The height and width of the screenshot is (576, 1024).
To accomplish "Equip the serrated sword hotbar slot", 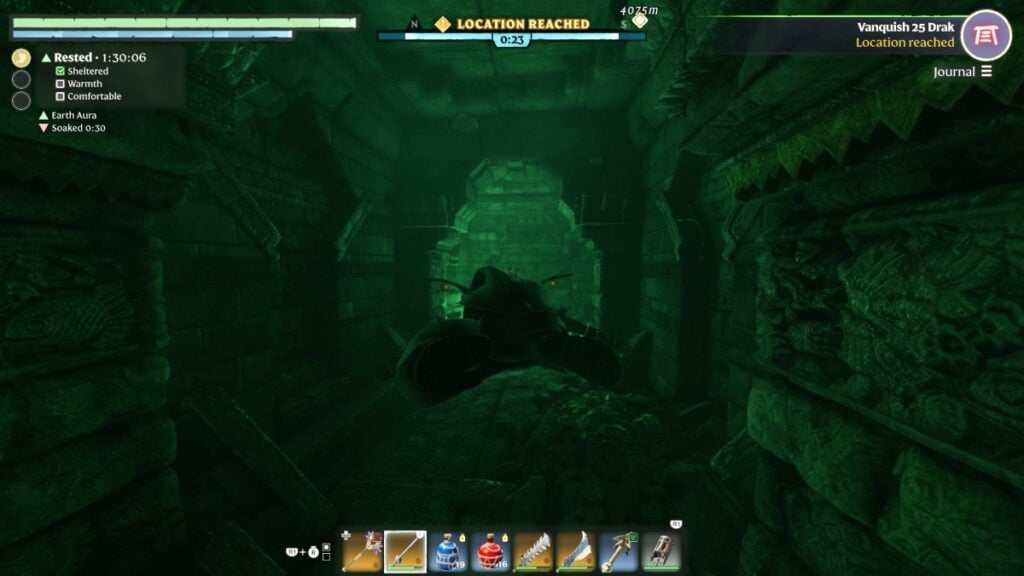I will [x=534, y=551].
